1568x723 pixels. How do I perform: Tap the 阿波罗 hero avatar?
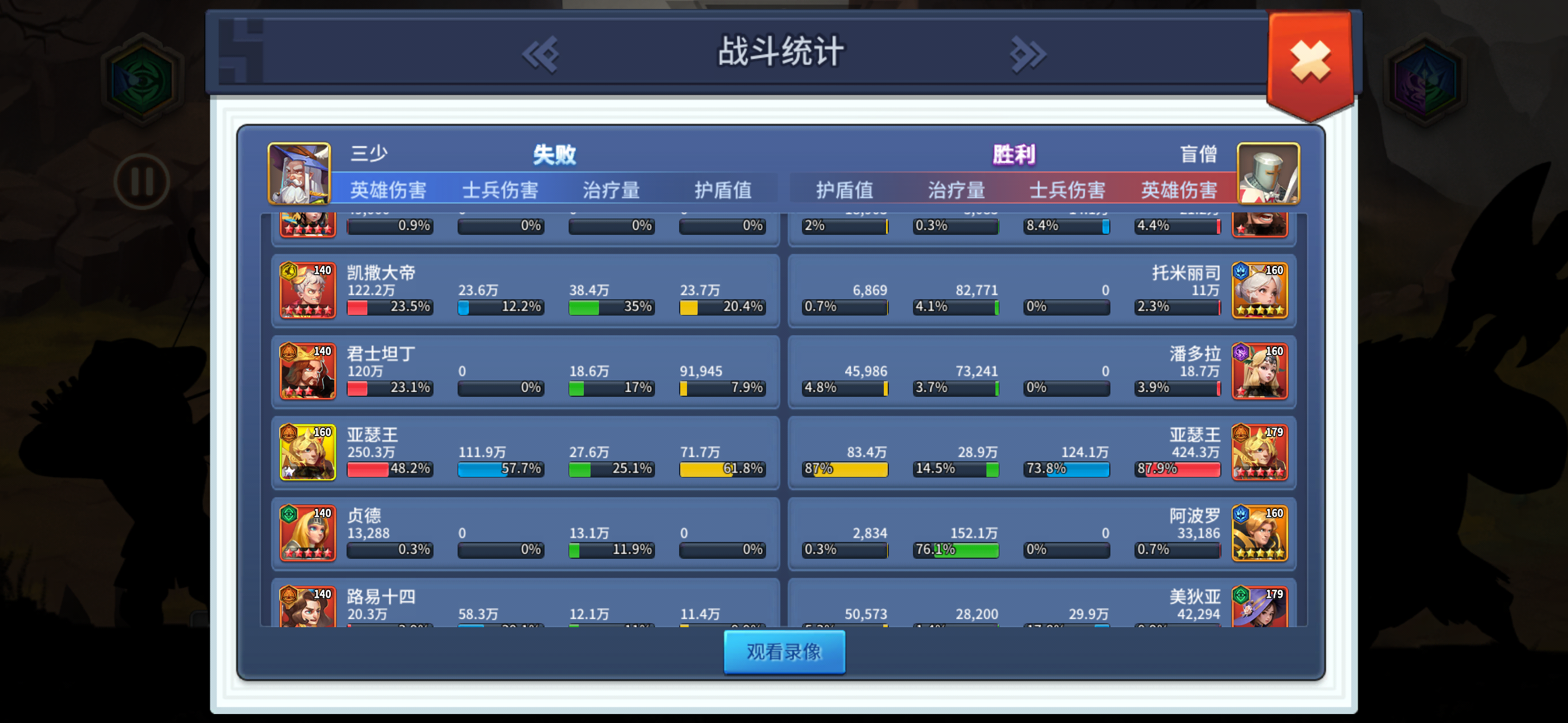click(x=1260, y=534)
